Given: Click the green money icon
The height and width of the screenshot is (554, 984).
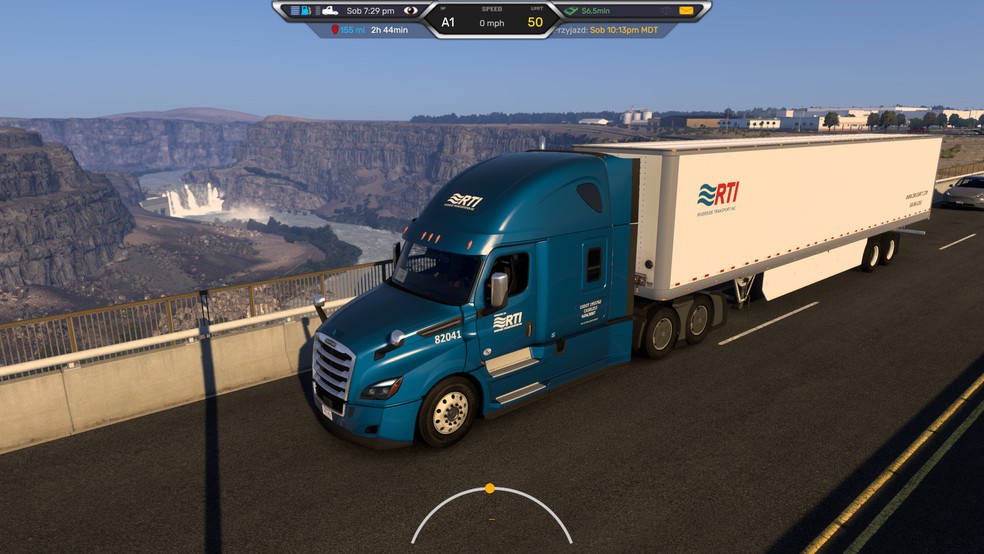Looking at the screenshot, I should click(571, 10).
